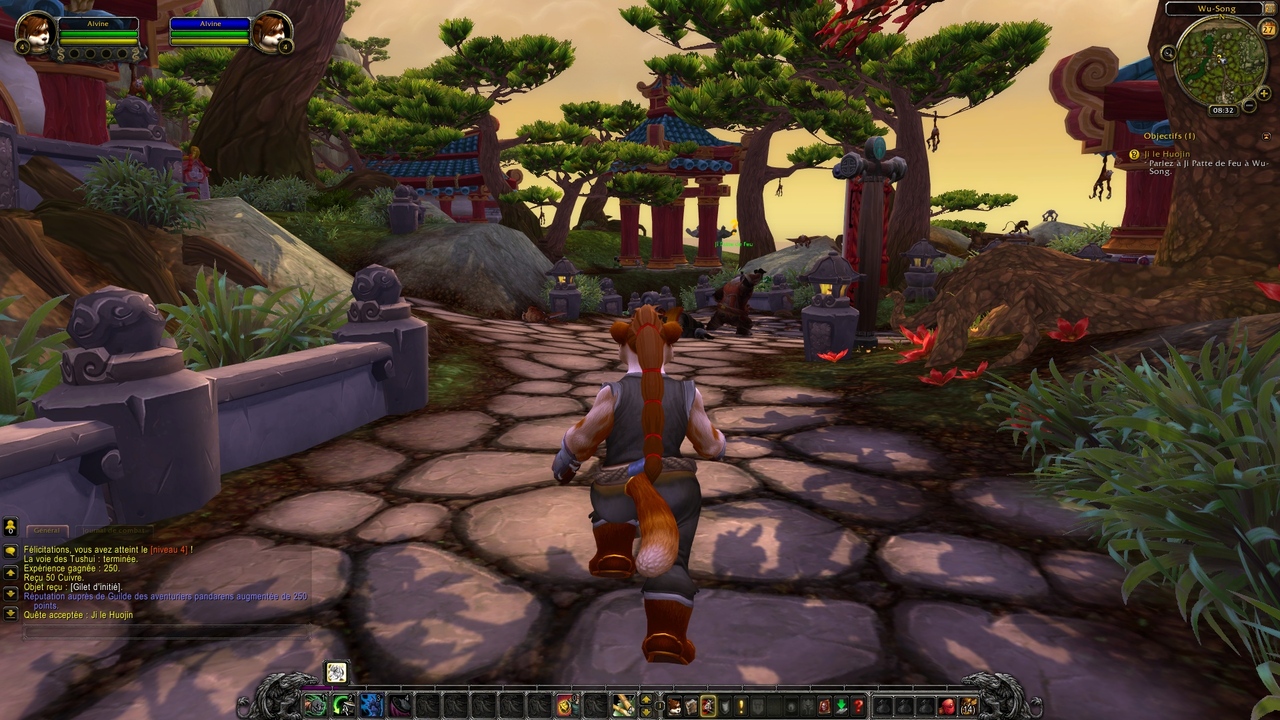The image size is (1280, 720).
Task: Open the quest log exclamation mark button
Action: (x=741, y=706)
